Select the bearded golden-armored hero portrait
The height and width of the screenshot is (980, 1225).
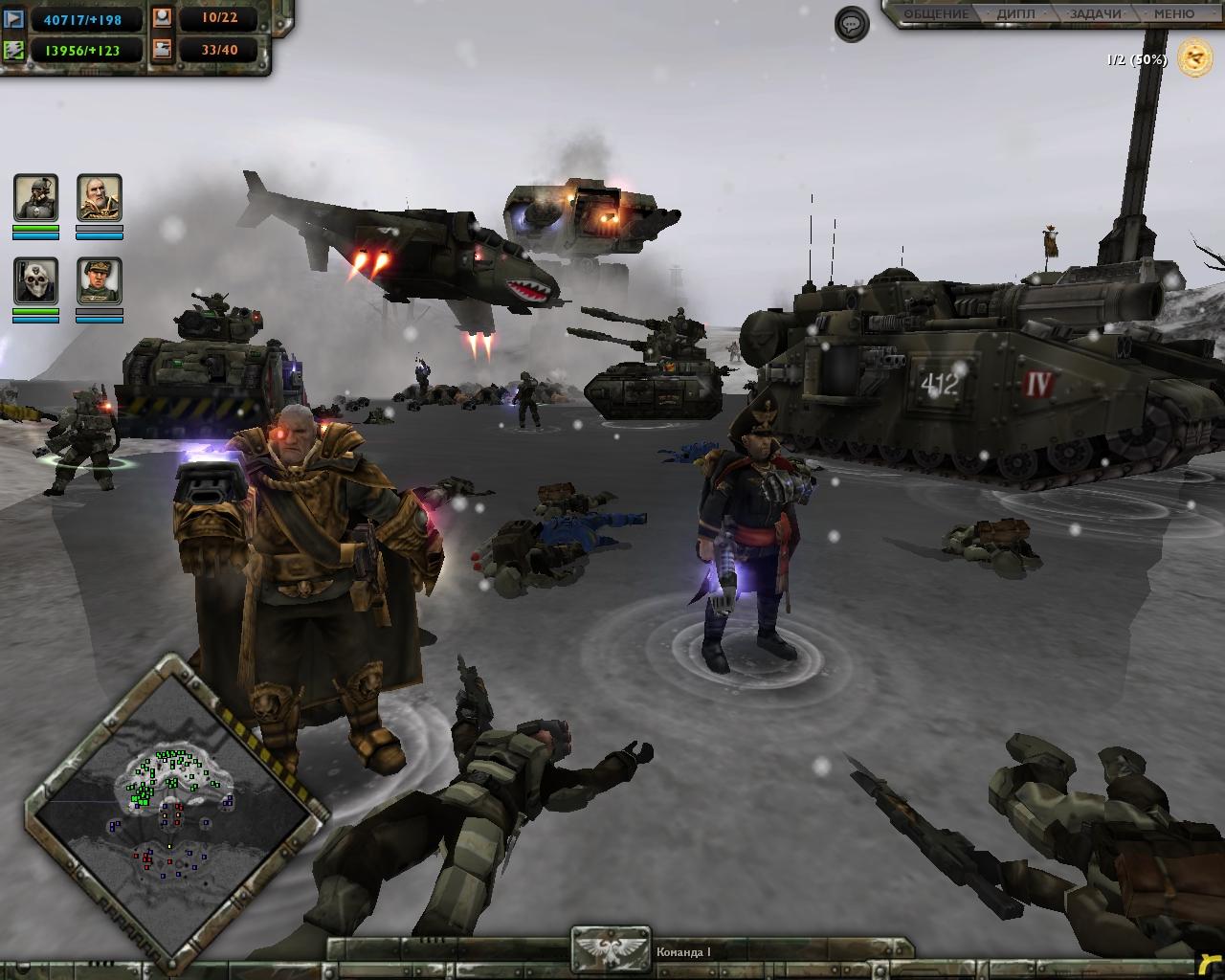(x=100, y=198)
